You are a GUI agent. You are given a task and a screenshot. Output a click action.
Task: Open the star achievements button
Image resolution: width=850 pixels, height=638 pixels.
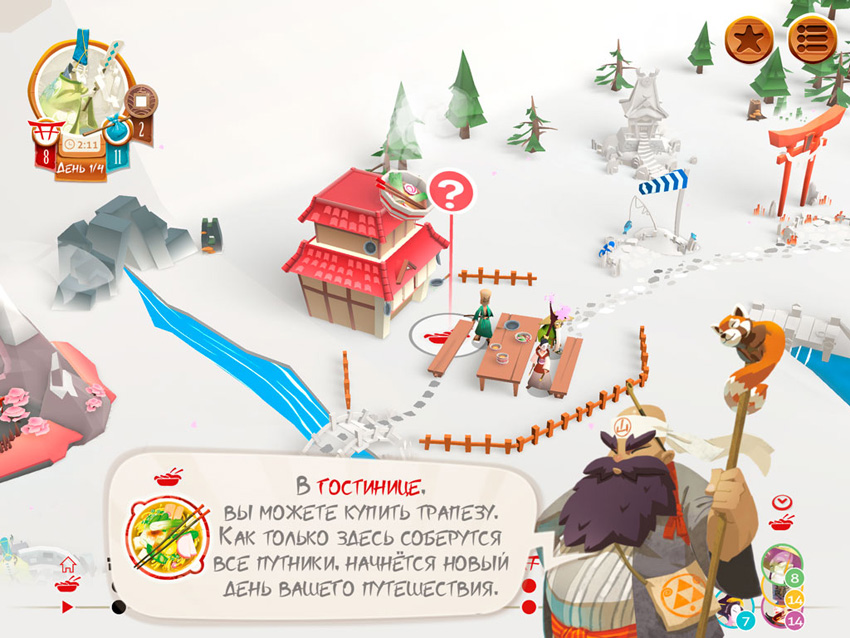tap(749, 40)
